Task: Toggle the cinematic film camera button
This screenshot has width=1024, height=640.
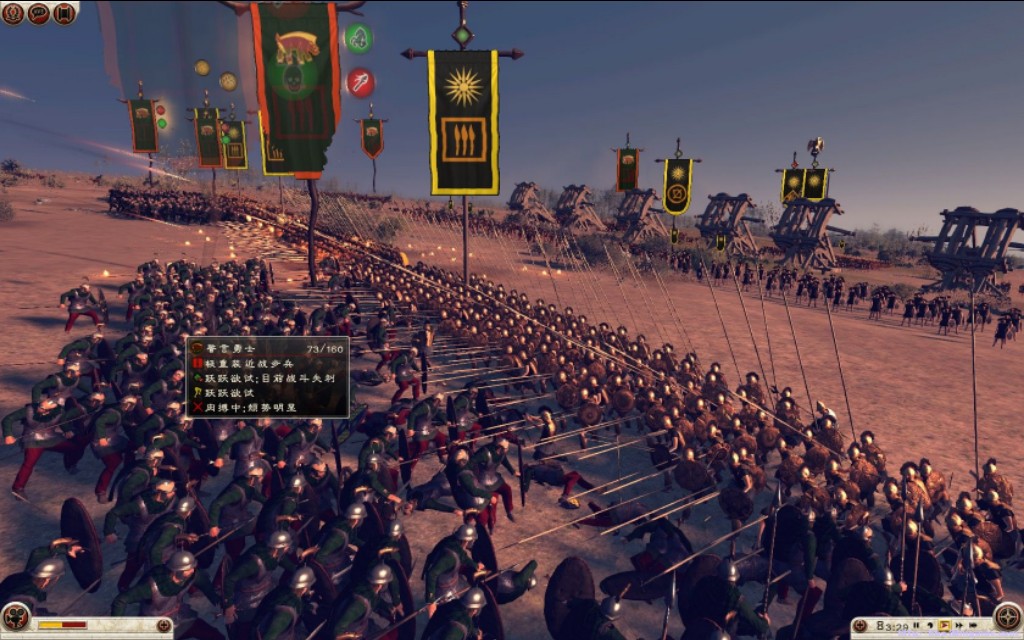Action: (15, 617)
